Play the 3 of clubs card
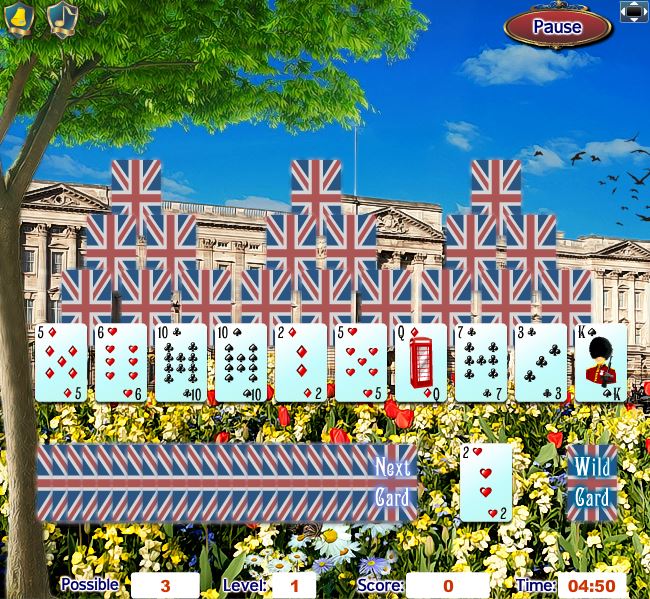Image resolution: width=650 pixels, height=599 pixels. [x=541, y=363]
